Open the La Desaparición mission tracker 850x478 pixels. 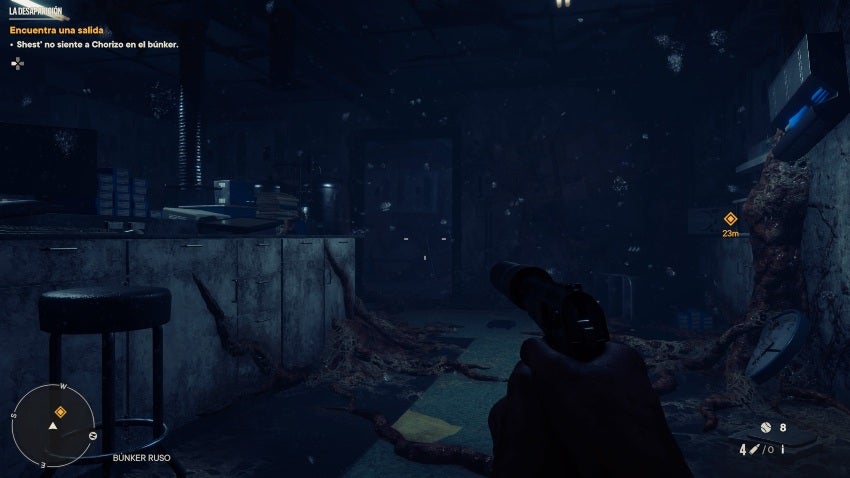[x=35, y=13]
